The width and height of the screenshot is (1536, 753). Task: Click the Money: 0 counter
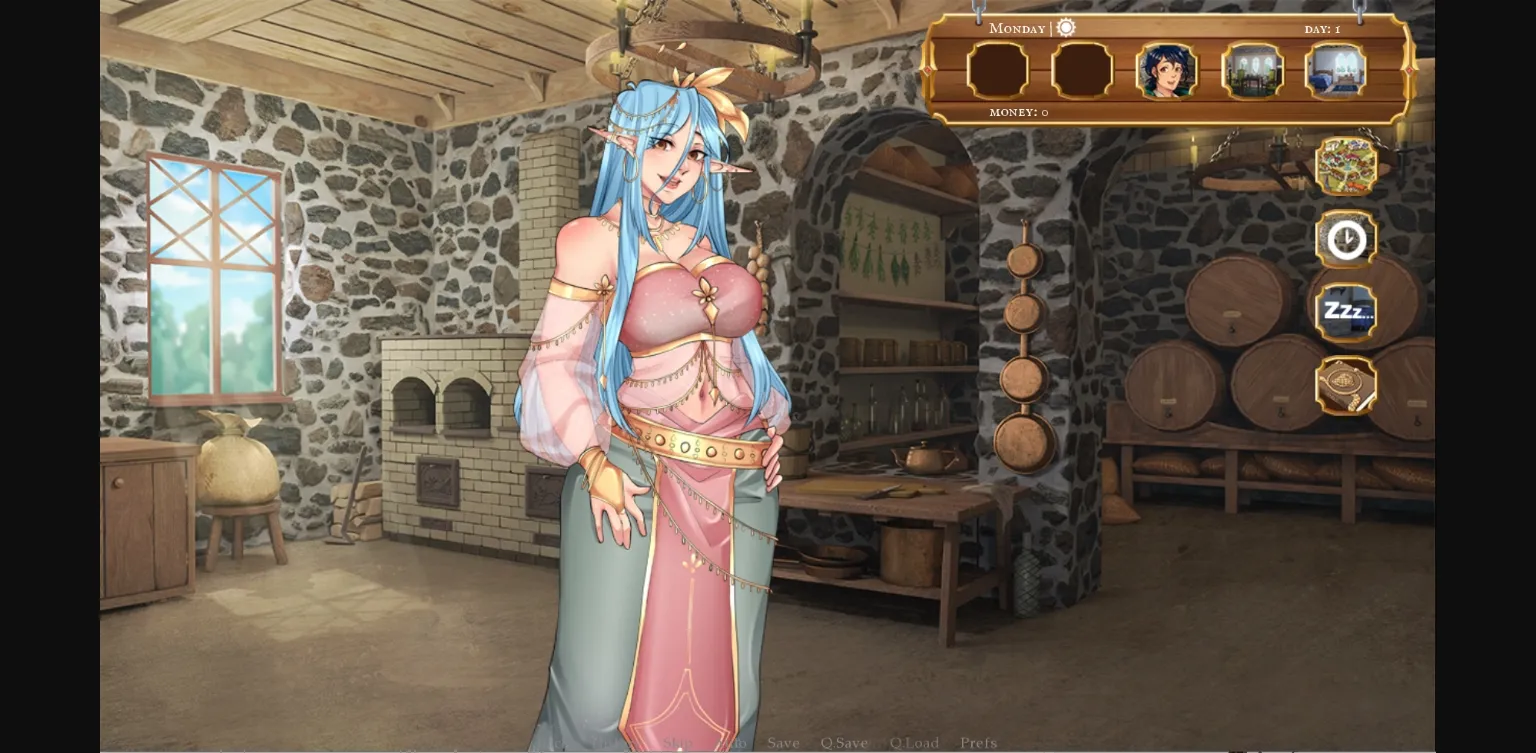pos(1016,112)
